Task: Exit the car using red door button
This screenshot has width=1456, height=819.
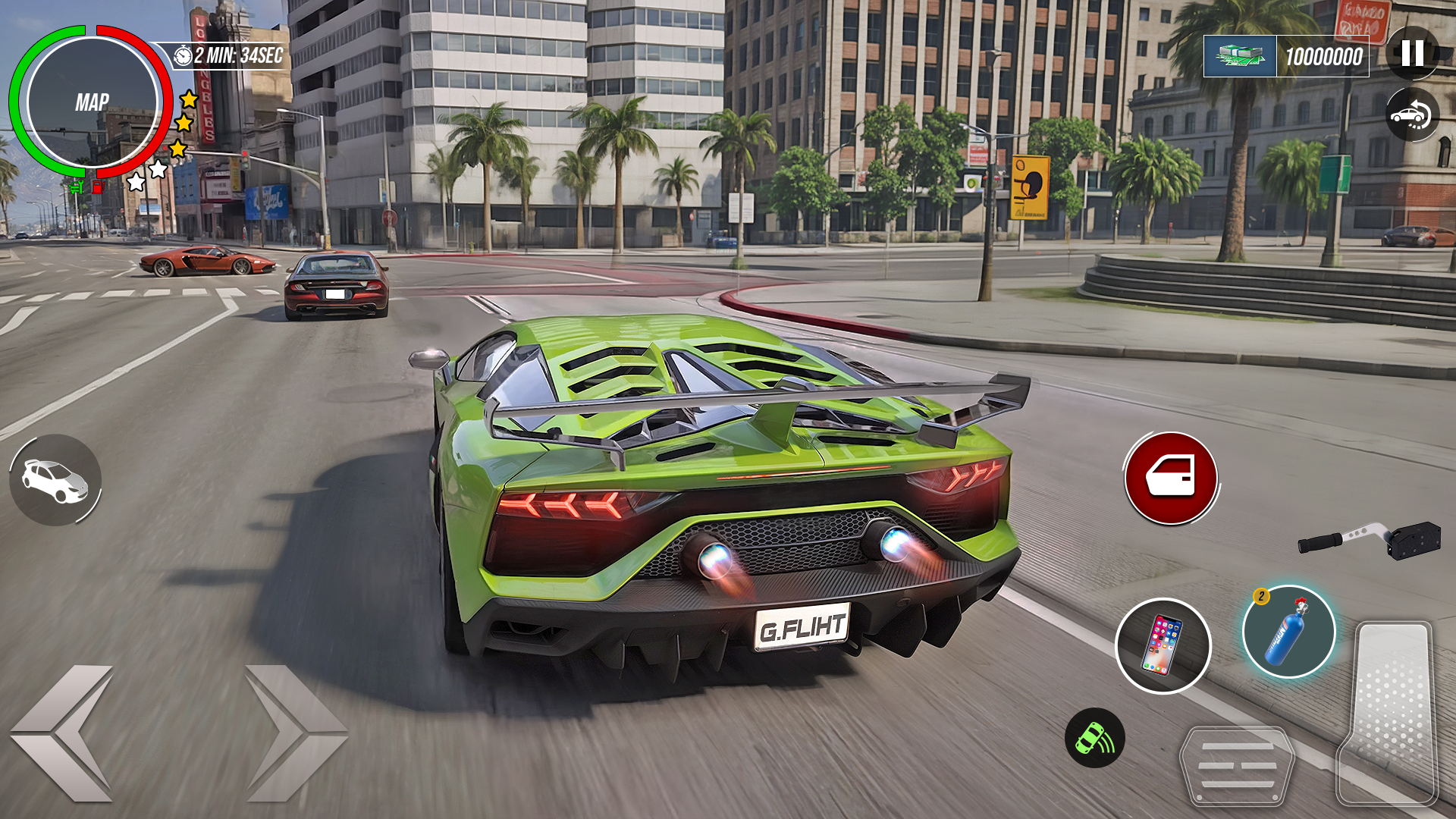Action: [1170, 478]
